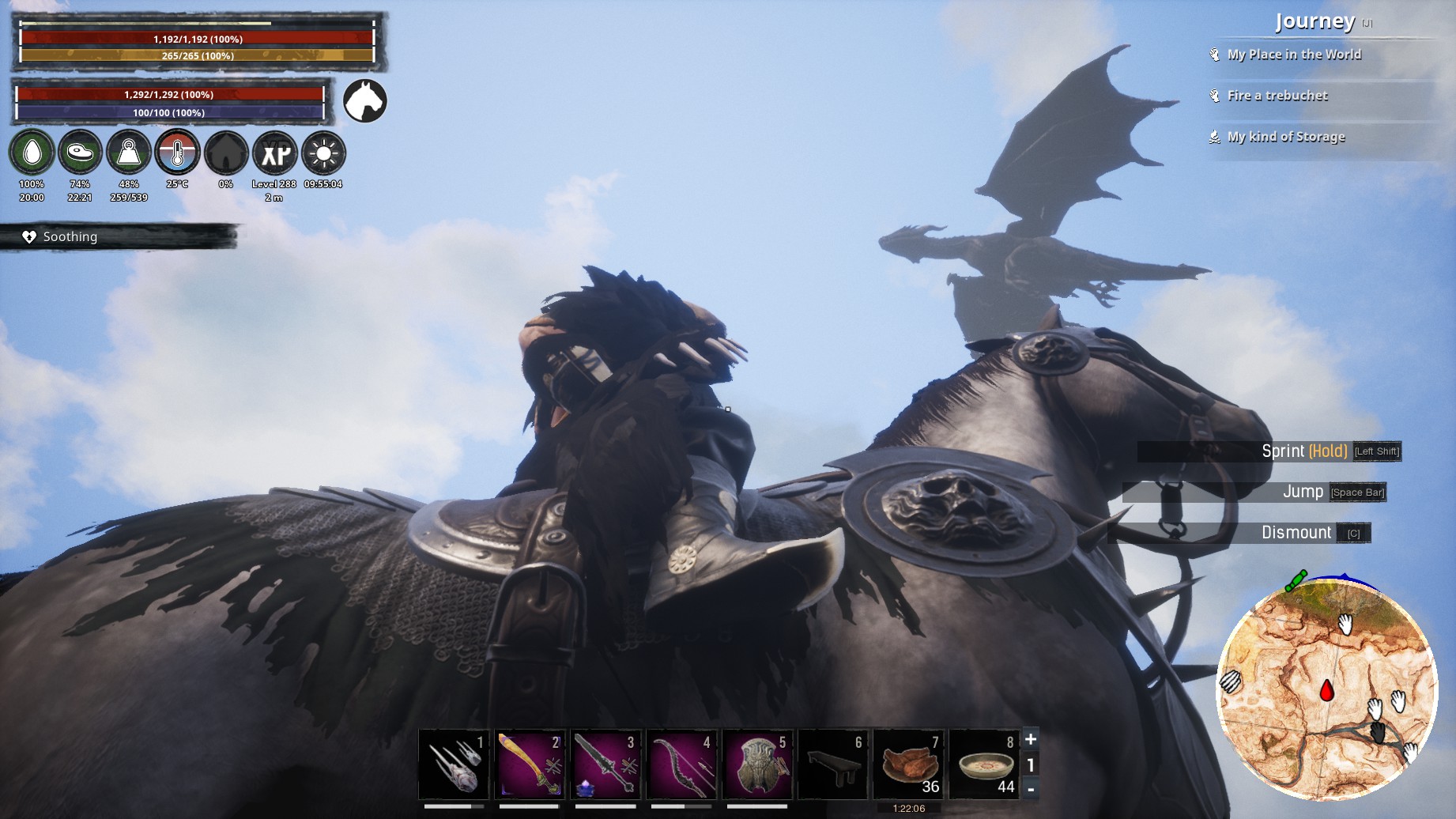Use the roasted meat in slot 7
This screenshot has height=819, width=1456.
909,764
